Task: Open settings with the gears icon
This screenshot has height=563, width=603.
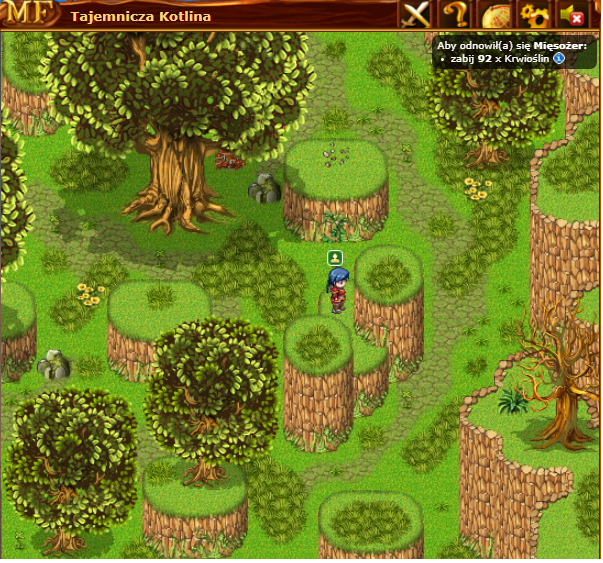Action: click(x=535, y=15)
